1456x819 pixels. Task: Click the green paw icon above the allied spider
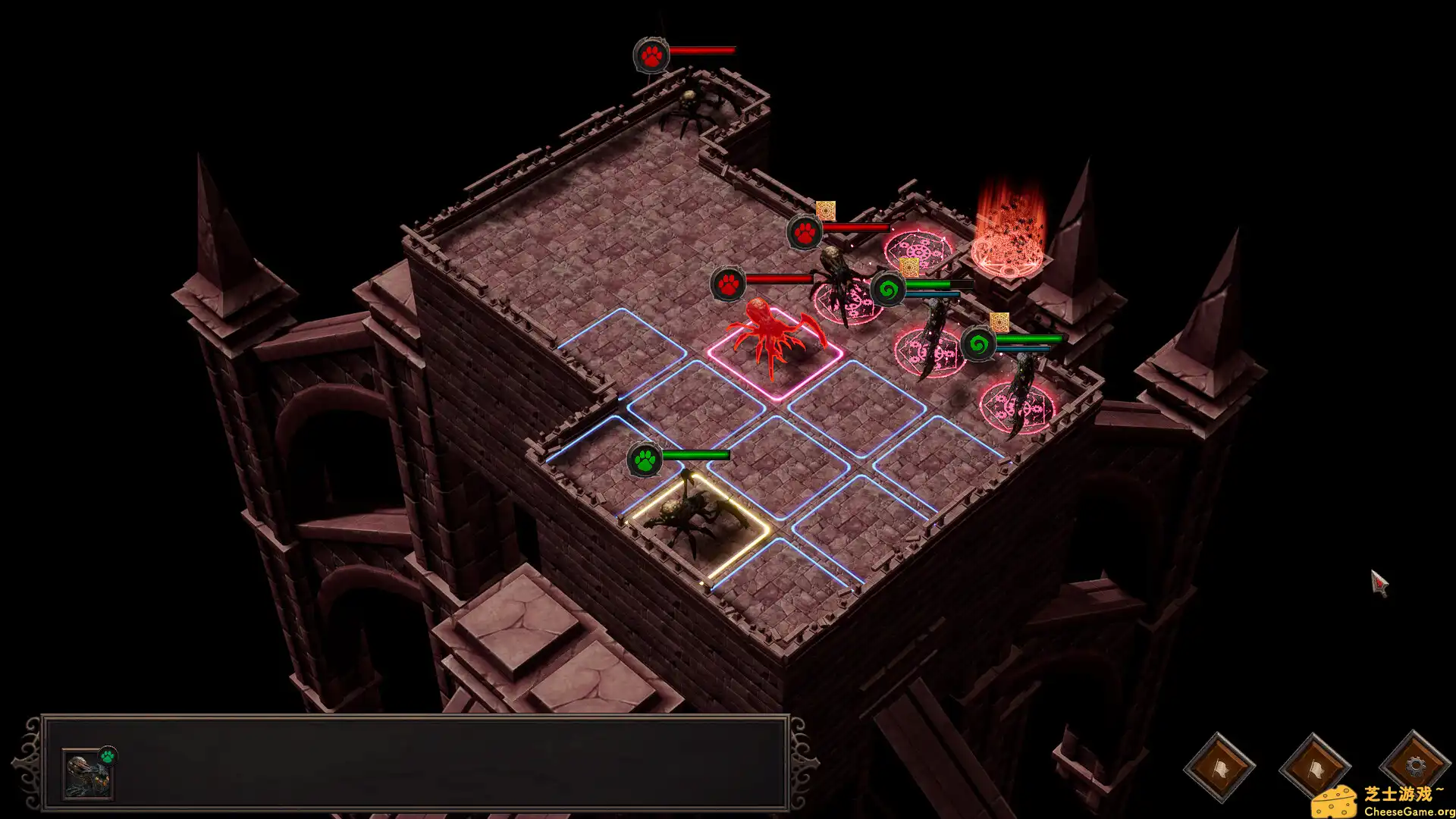[644, 458]
